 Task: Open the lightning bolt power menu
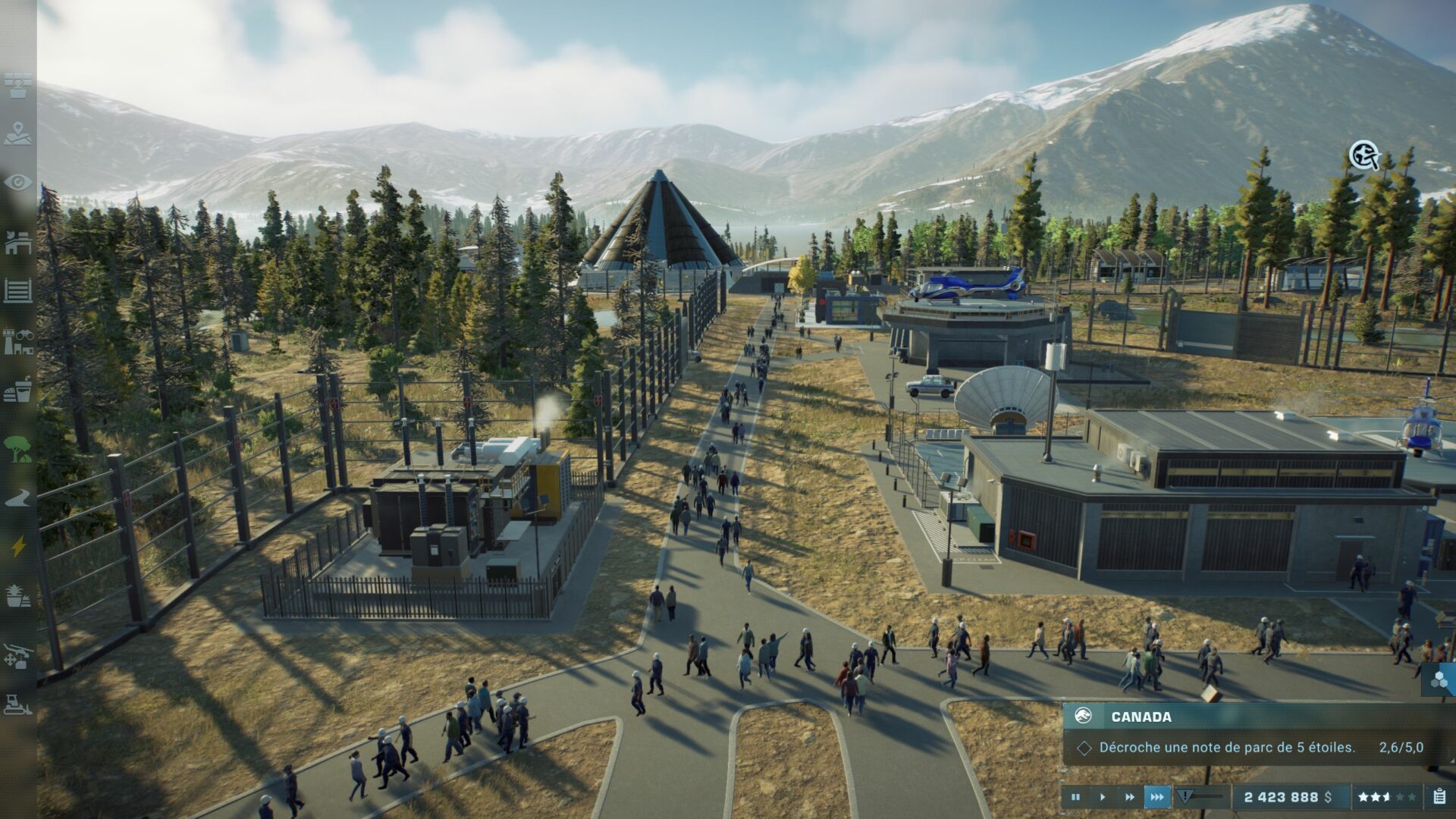[18, 546]
